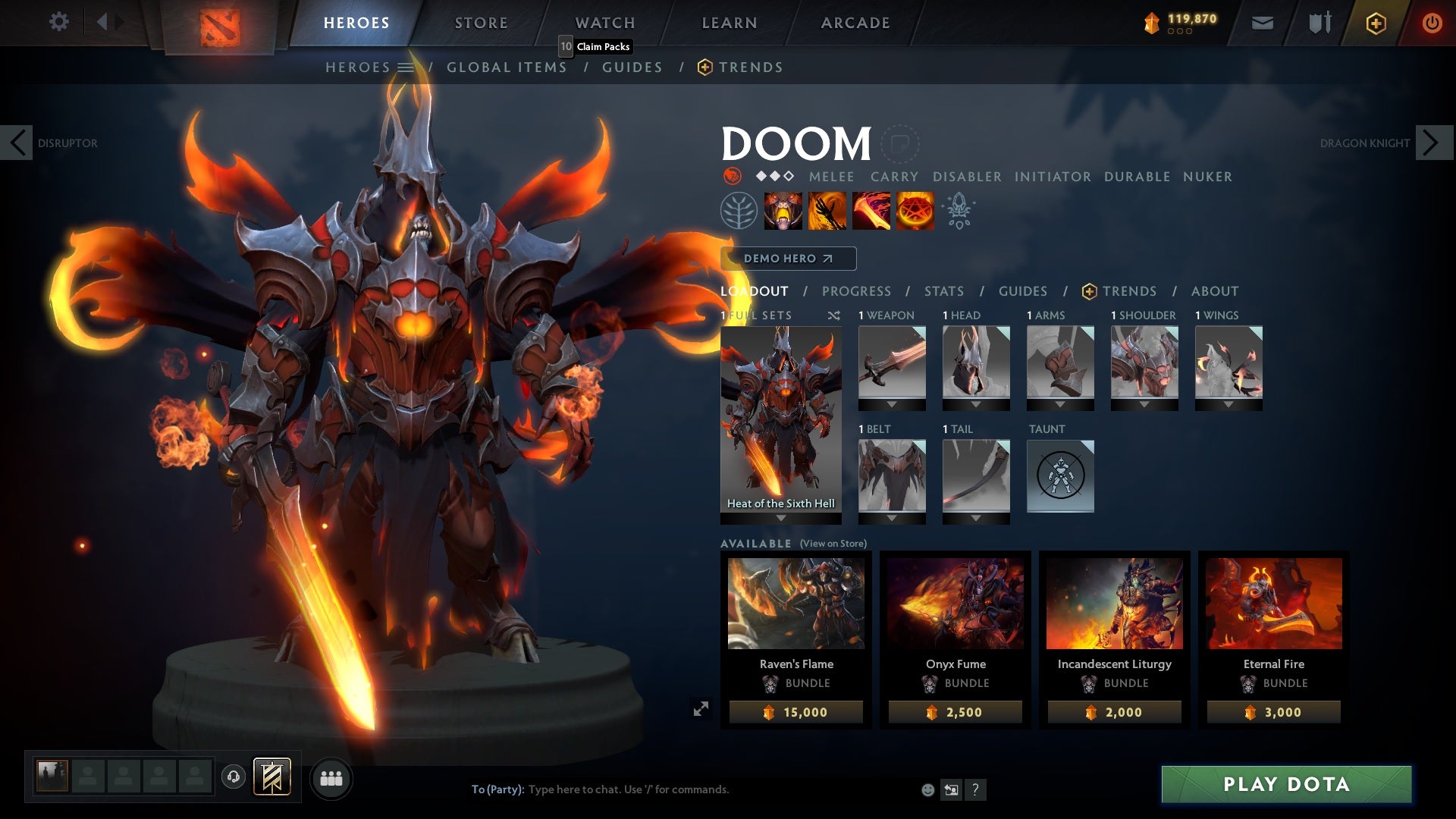
Task: Open the emoticon picker in chat bar
Action: tap(927, 789)
